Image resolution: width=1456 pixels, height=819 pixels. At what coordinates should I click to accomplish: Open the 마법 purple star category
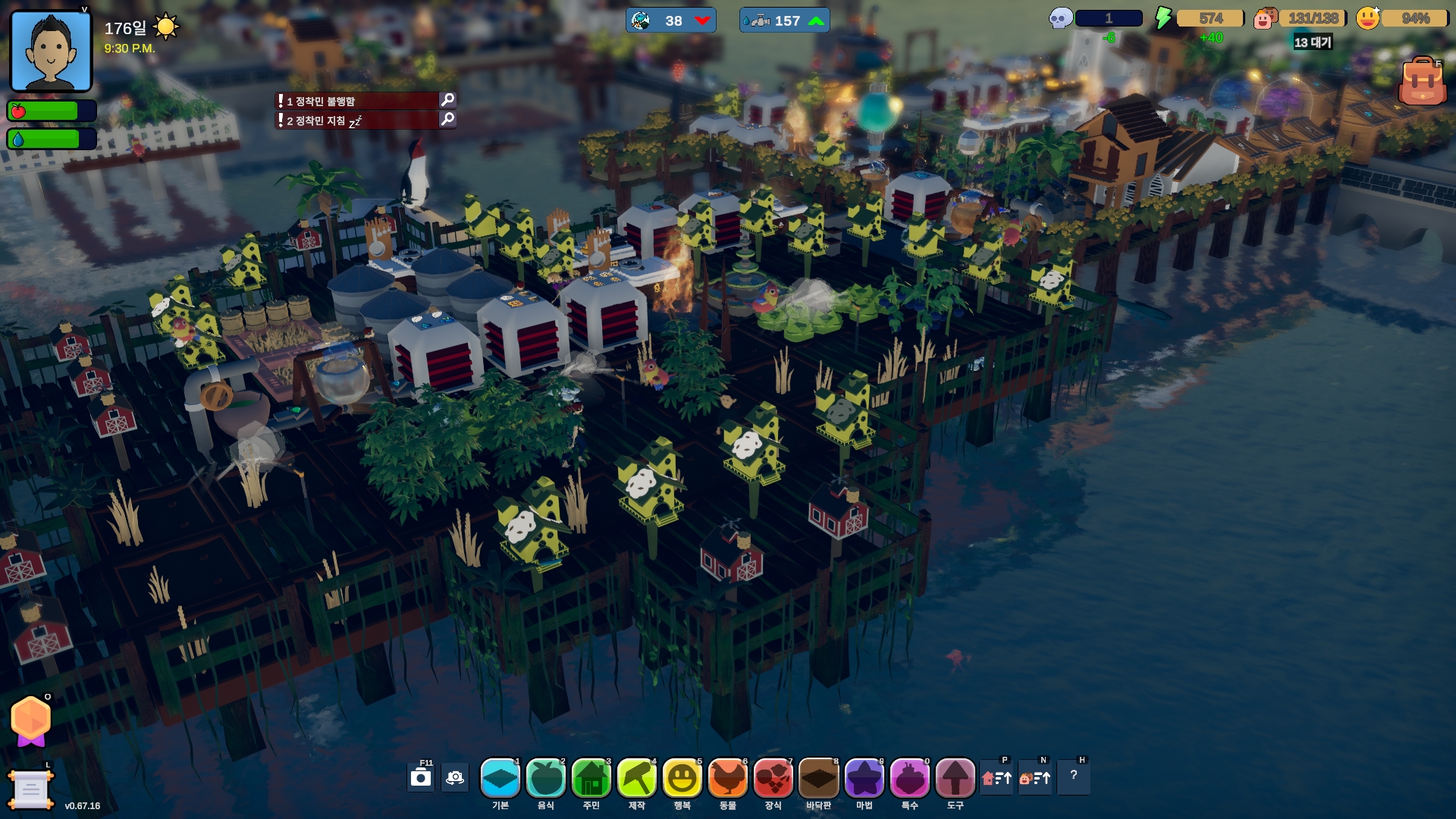coord(864,778)
